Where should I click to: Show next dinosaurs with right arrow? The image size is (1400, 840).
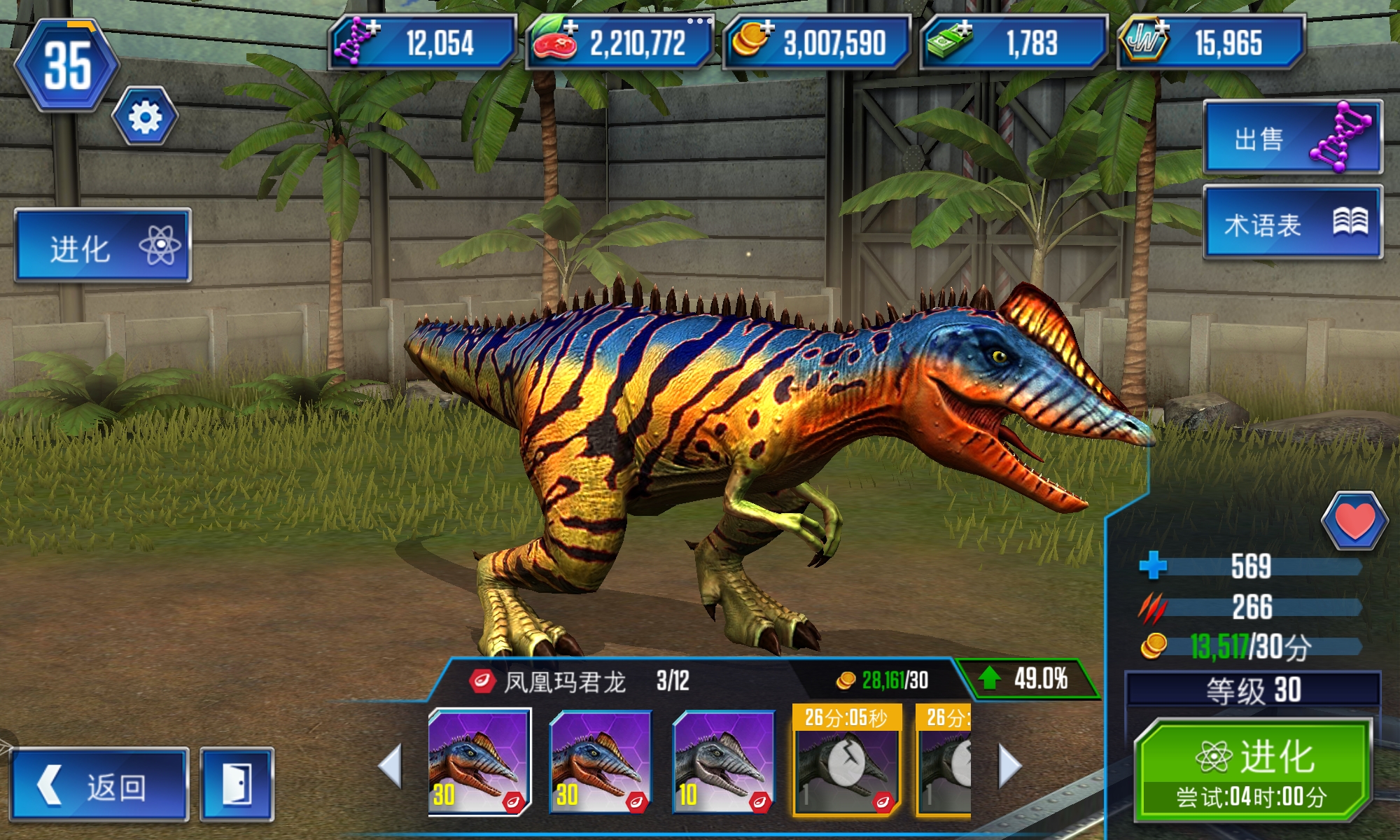tap(1009, 765)
